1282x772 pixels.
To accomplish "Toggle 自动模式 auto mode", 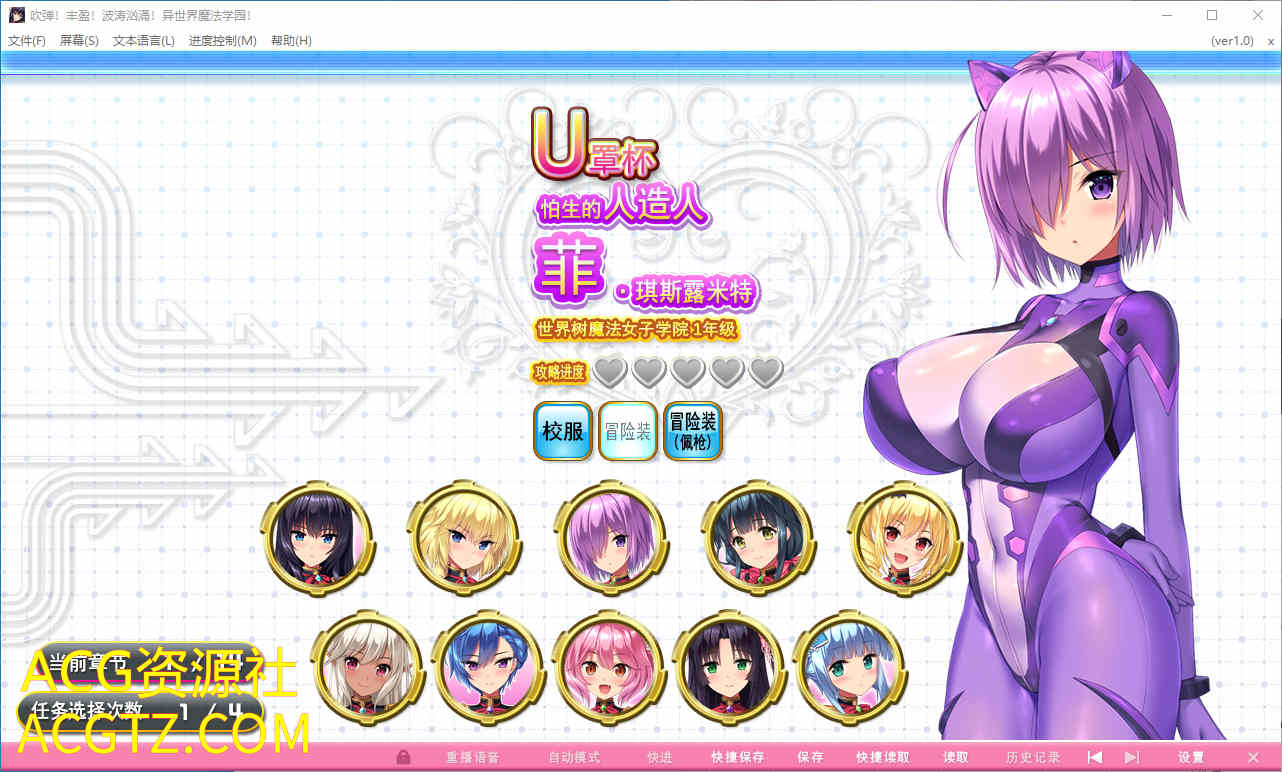I will pyautogui.click(x=574, y=757).
